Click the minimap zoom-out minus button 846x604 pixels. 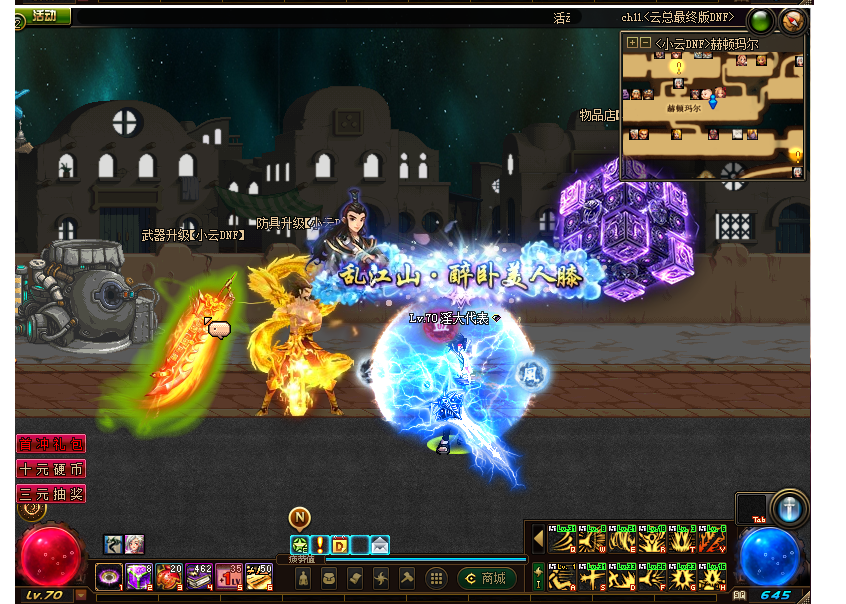pyautogui.click(x=645, y=43)
